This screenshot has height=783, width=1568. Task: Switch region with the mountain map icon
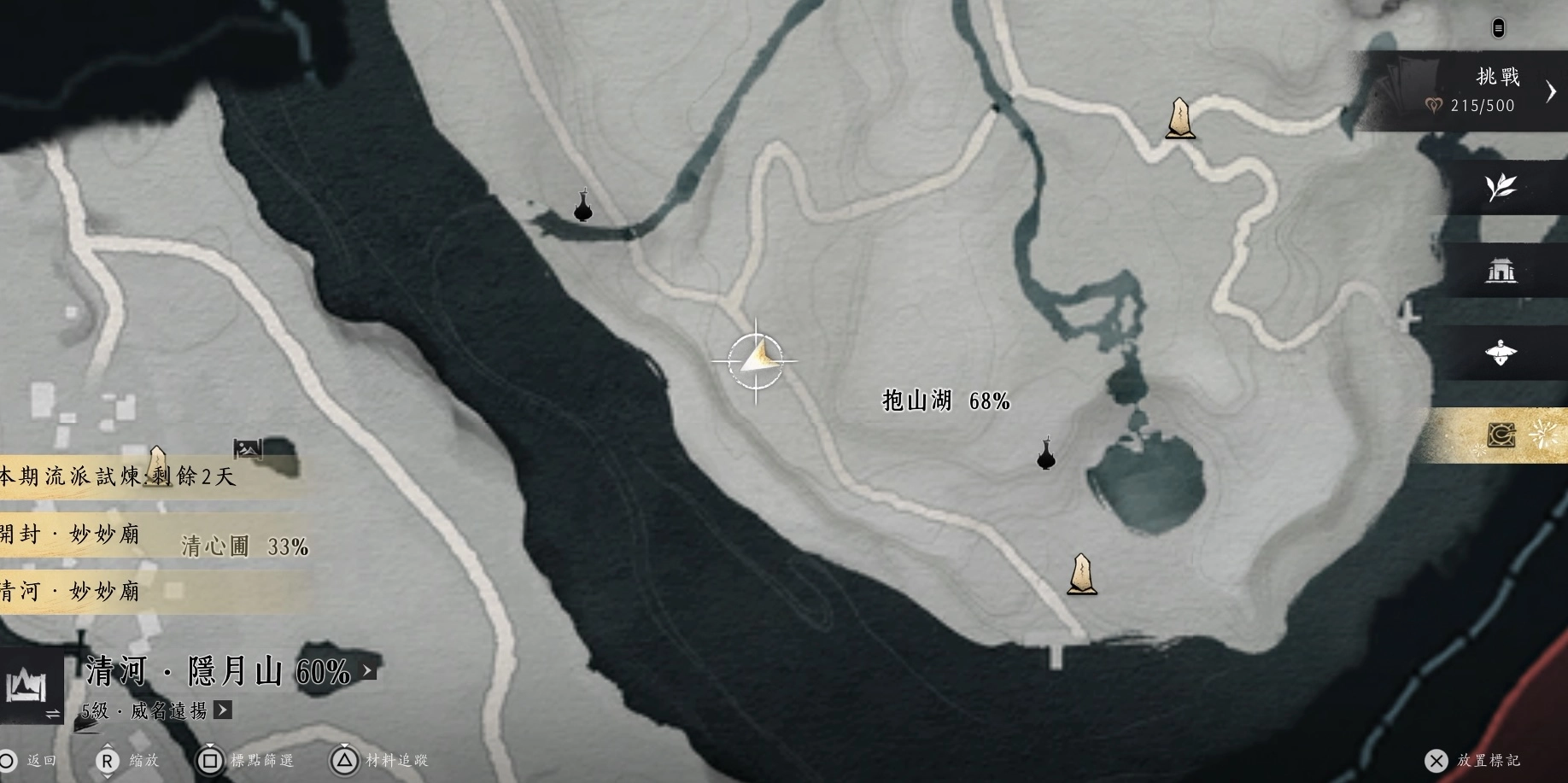tap(26, 686)
